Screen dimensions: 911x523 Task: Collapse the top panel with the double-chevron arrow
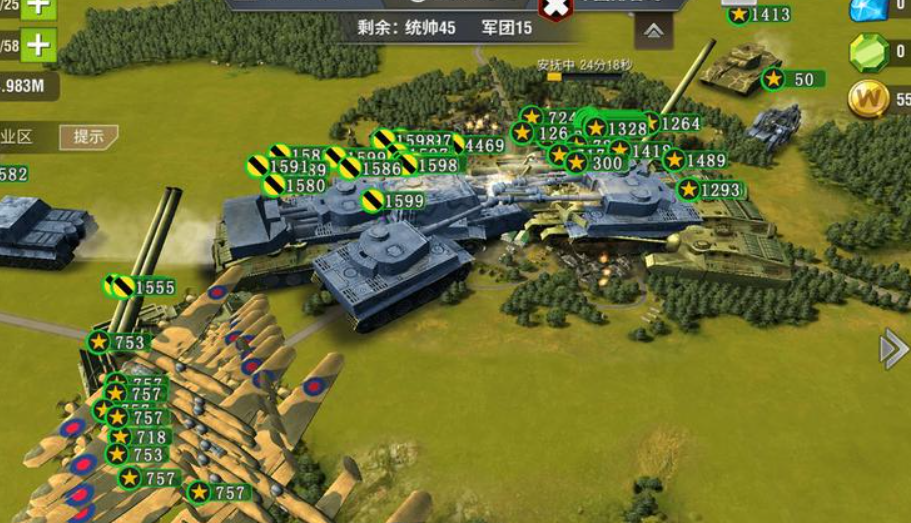[653, 31]
